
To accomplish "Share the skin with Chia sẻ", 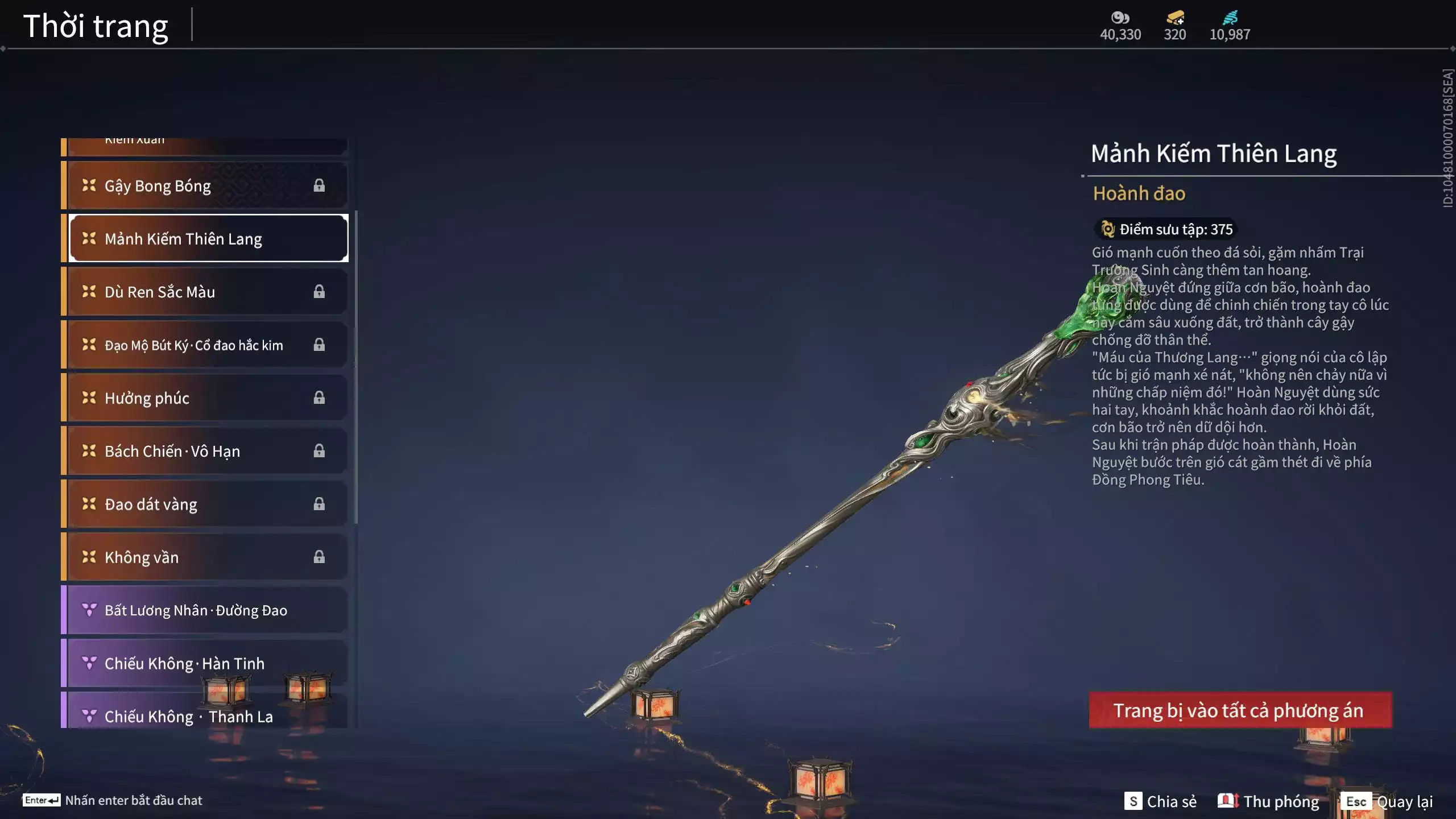I will tap(1161, 801).
